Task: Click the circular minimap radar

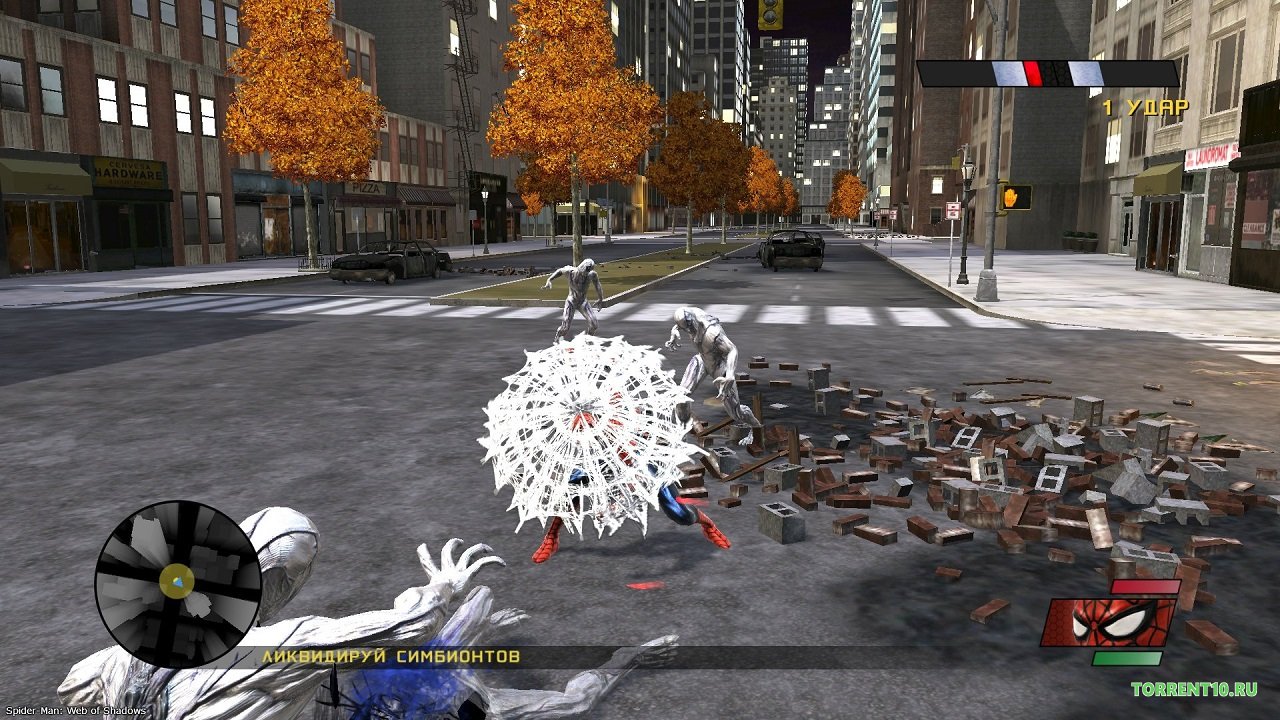Action: [x=178, y=583]
